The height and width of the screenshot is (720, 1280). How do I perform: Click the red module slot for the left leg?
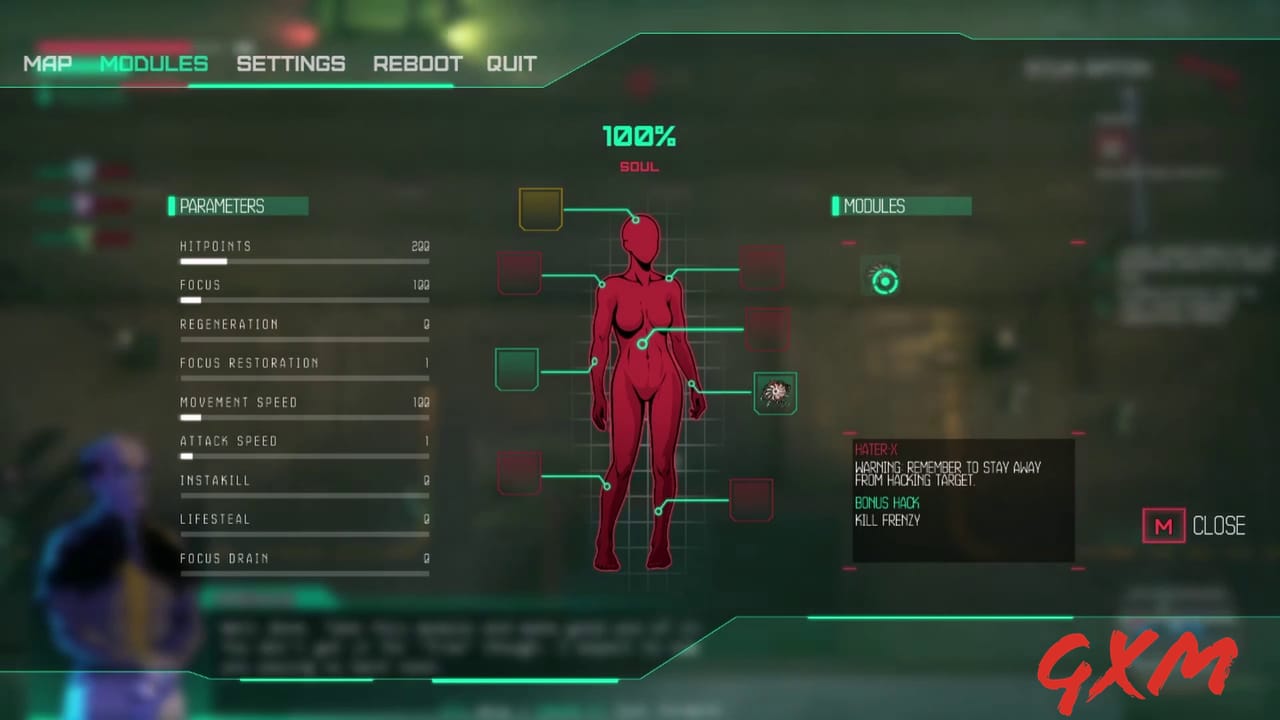pos(518,472)
